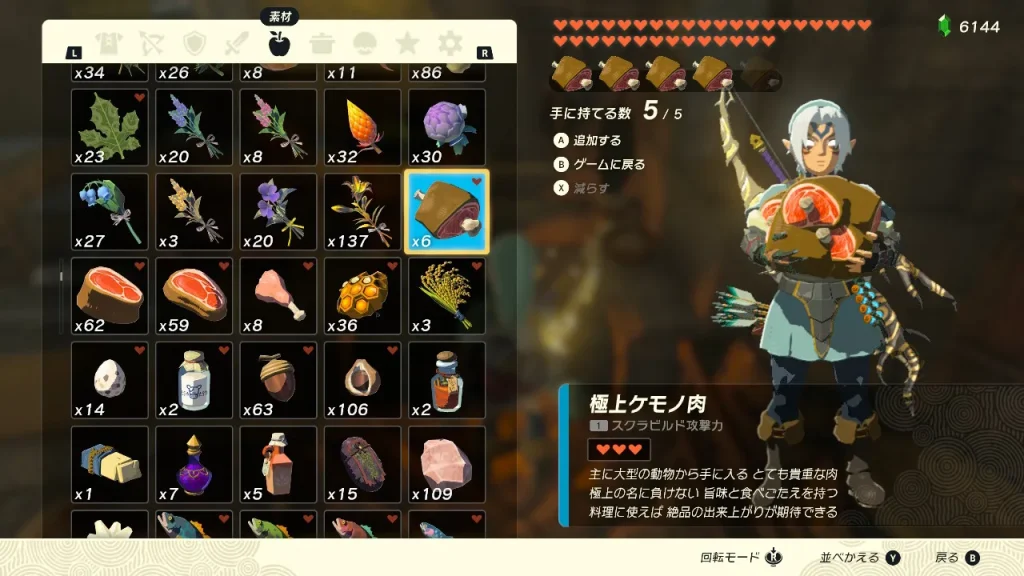Pick the raw drumstick slot
Viewport: 1024px width, 576px height.
(278, 295)
